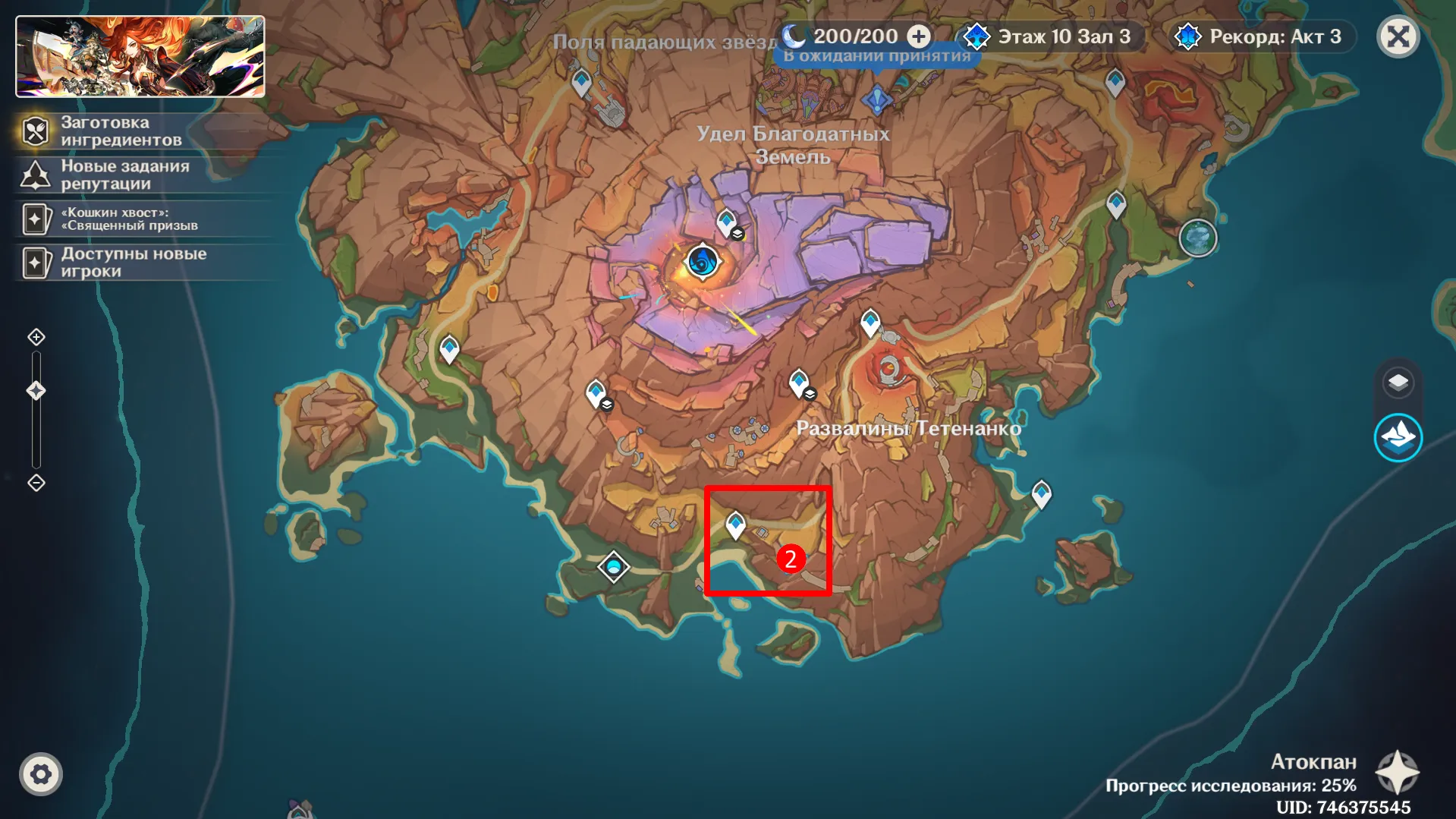
Task: Click the Waverider icon on the right side
Action: pyautogui.click(x=1400, y=437)
